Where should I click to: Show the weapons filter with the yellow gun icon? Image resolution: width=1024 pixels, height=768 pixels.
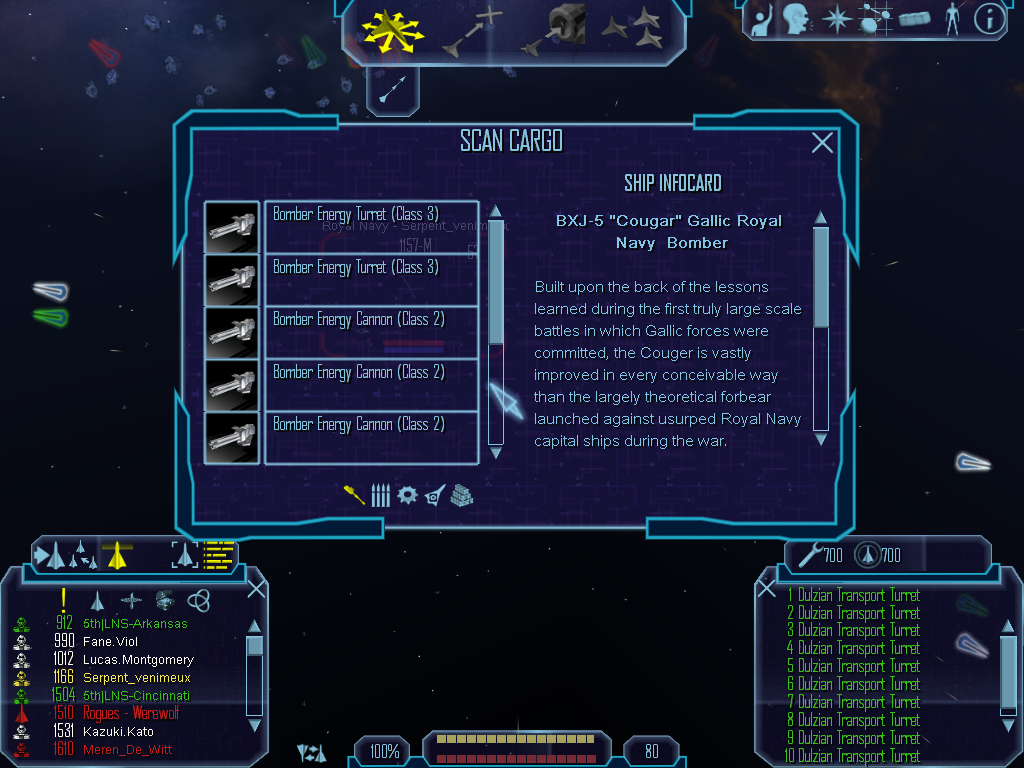pyautogui.click(x=354, y=494)
